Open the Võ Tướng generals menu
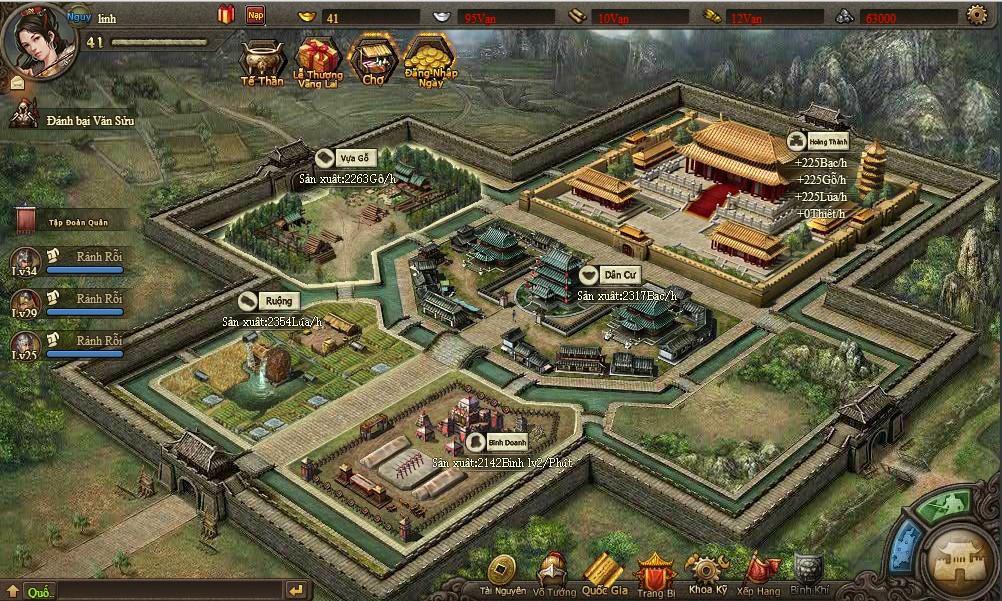Screen dimensions: 1002x601 pyautogui.click(x=555, y=574)
